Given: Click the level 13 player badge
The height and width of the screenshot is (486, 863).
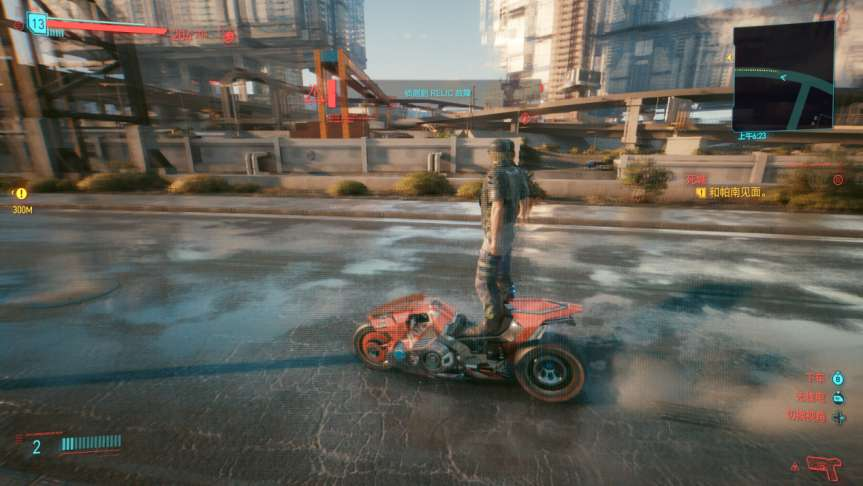Looking at the screenshot, I should [37, 23].
